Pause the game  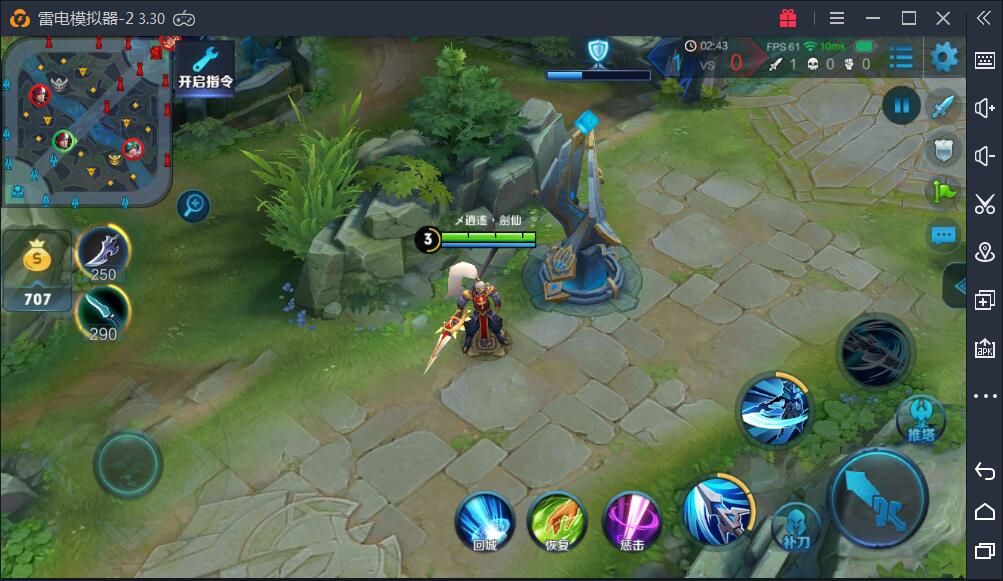pos(902,105)
